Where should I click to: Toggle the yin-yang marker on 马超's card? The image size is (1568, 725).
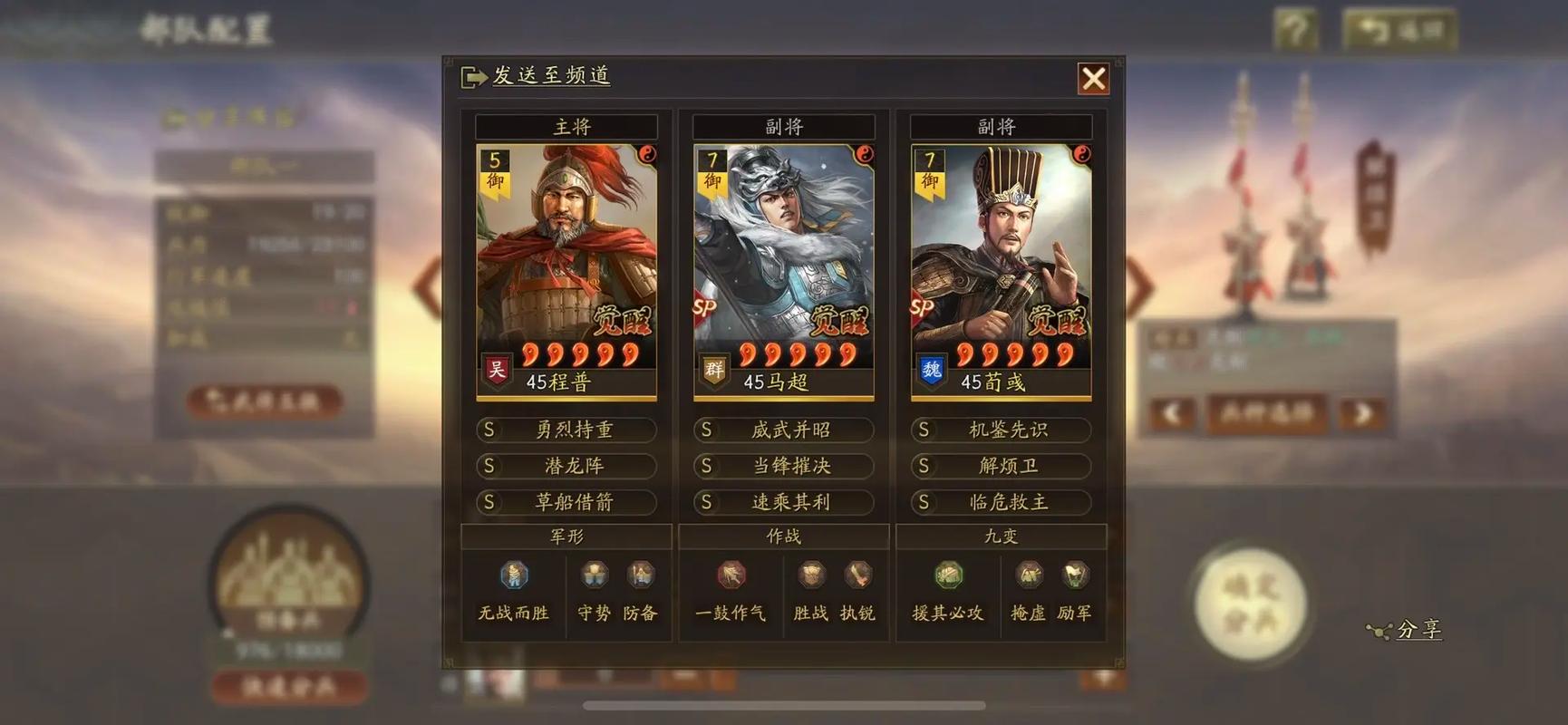tap(863, 156)
